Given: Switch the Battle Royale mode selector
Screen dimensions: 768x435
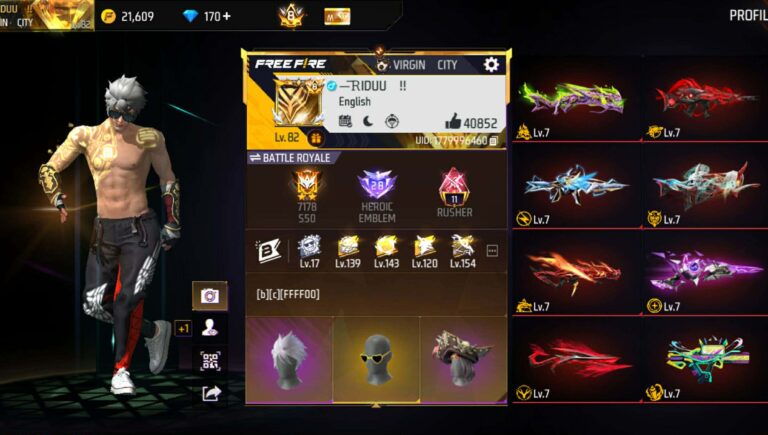Looking at the screenshot, I should 290,158.
